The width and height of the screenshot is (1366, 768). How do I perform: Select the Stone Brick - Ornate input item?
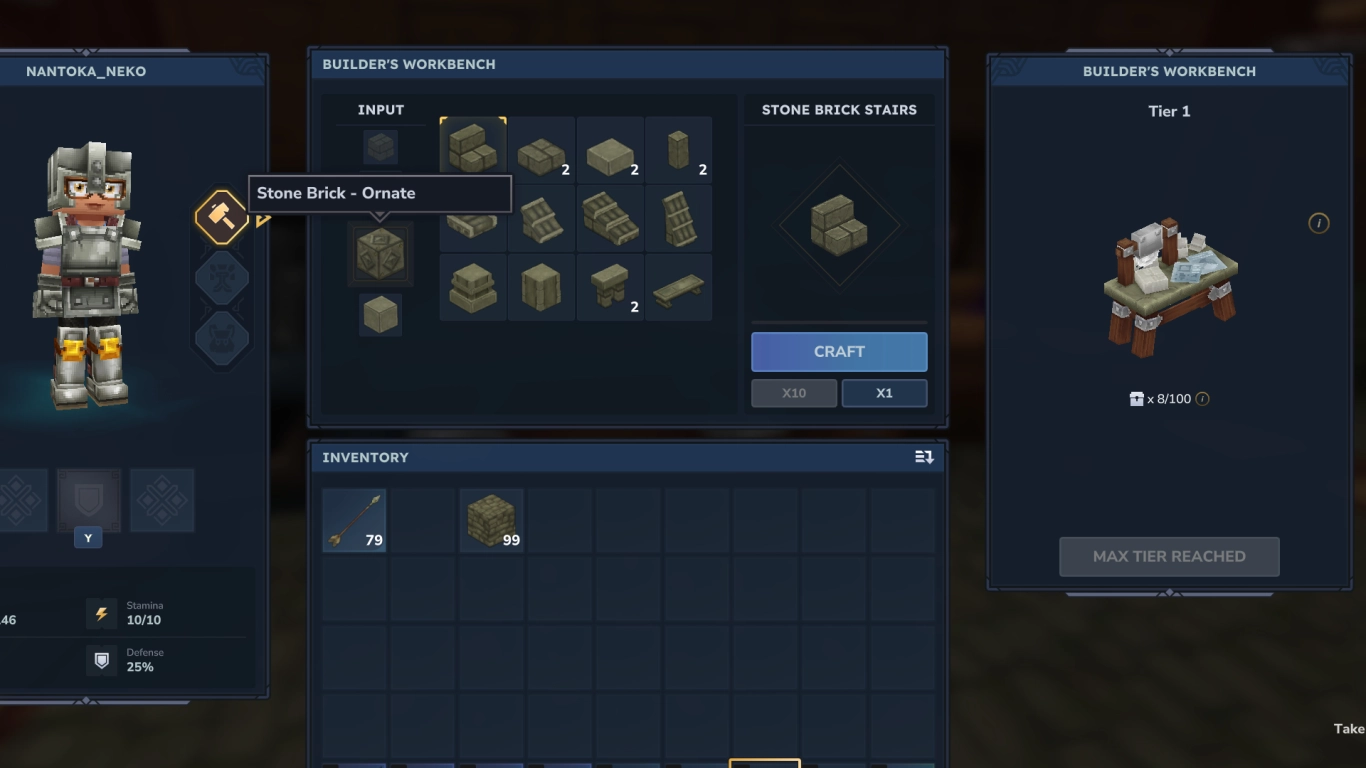pyautogui.click(x=380, y=253)
